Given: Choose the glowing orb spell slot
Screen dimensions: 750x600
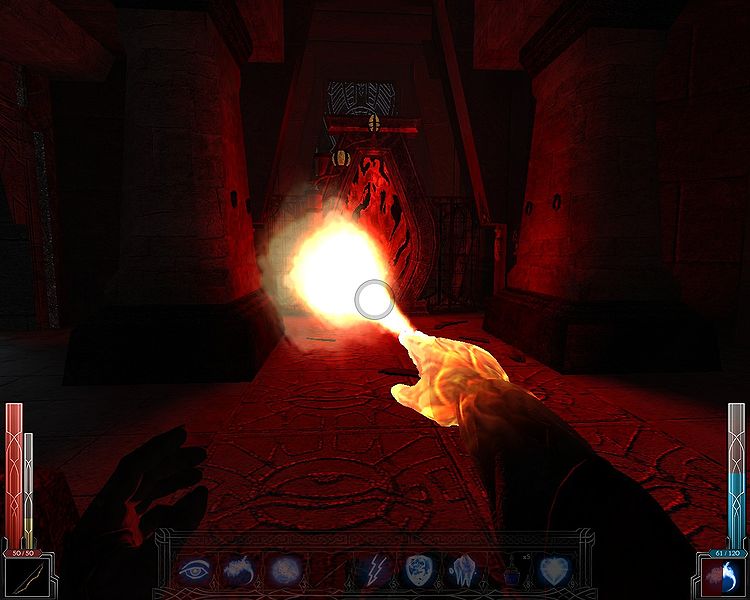Looking at the screenshot, I should pos(283,571).
